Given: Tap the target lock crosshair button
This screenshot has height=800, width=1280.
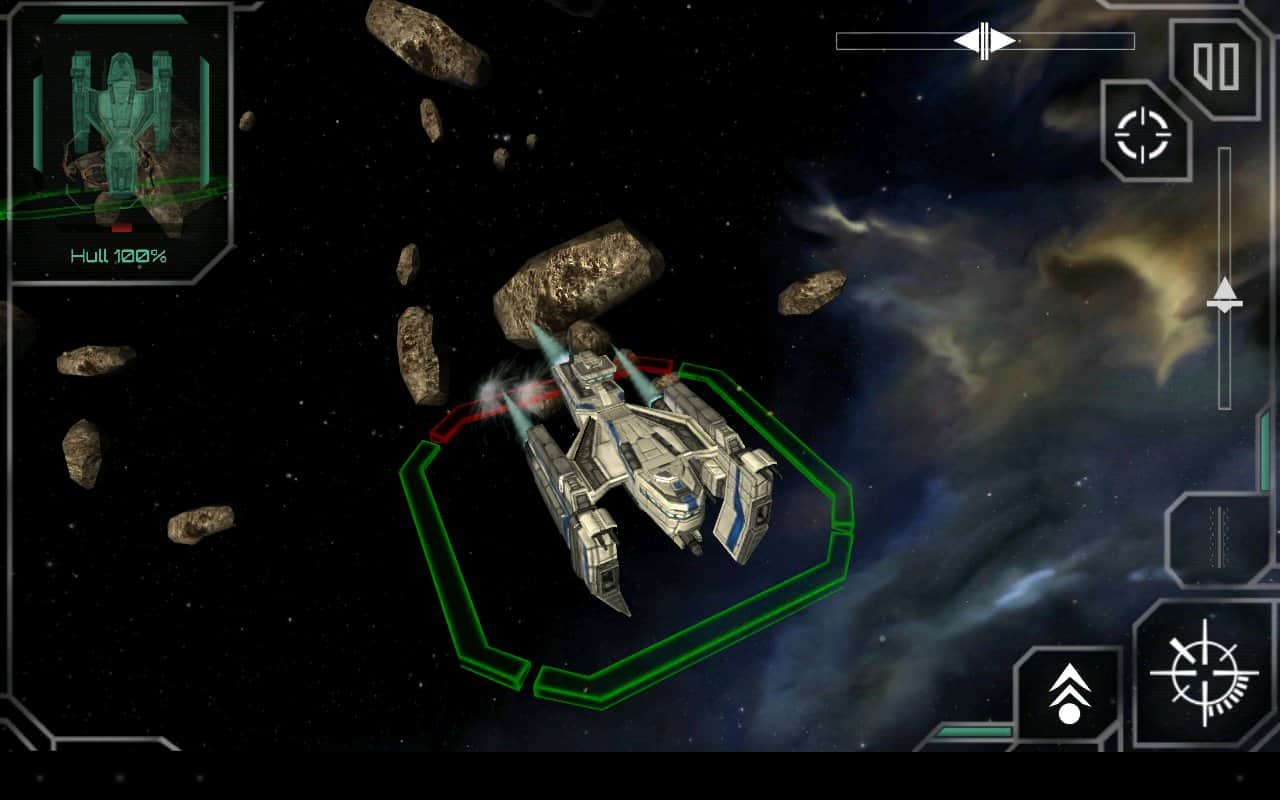Looking at the screenshot, I should [1143, 134].
